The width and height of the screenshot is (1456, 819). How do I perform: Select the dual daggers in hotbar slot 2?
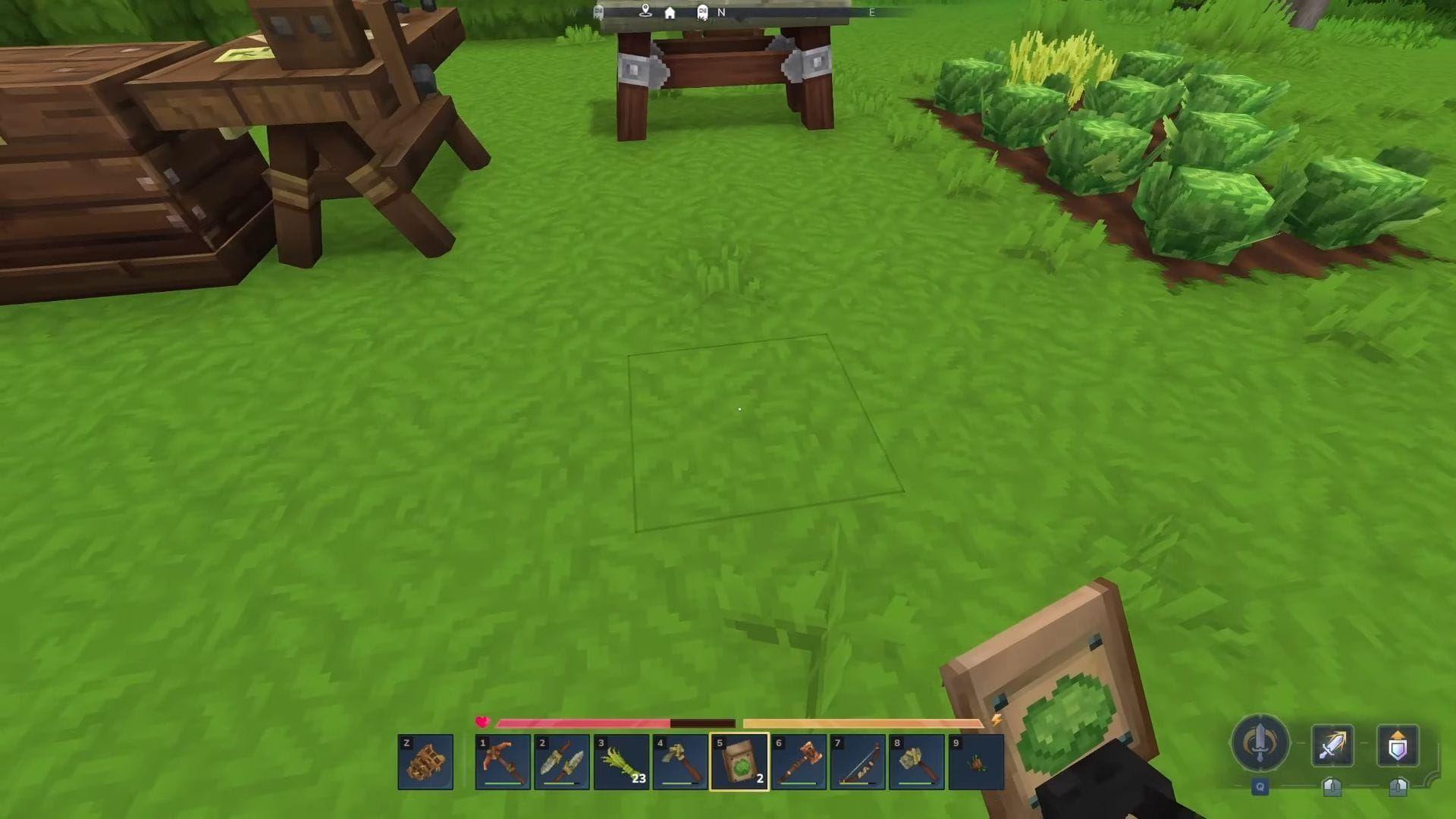[560, 762]
